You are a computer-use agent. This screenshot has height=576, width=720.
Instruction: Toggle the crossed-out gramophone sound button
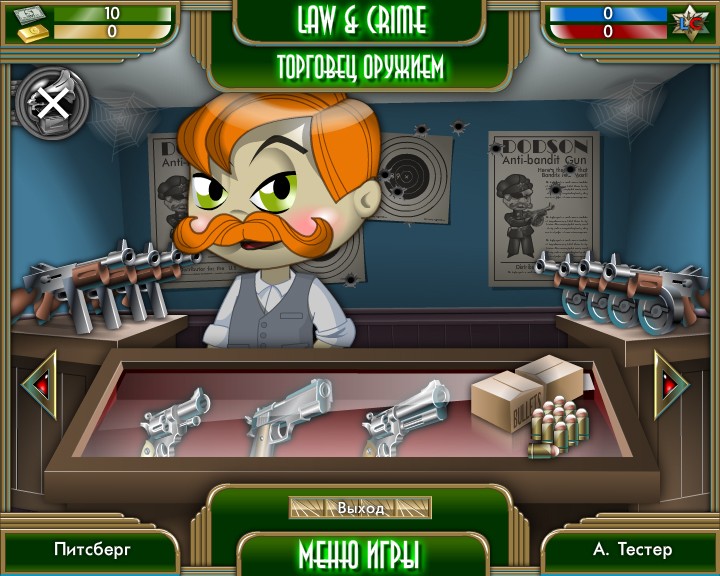52,102
